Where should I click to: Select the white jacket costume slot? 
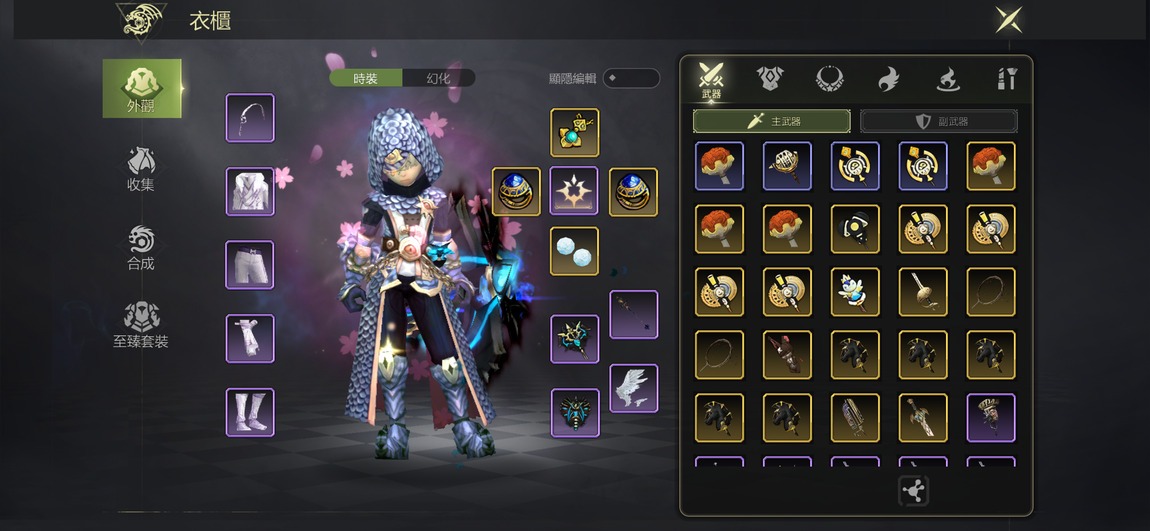[250, 191]
